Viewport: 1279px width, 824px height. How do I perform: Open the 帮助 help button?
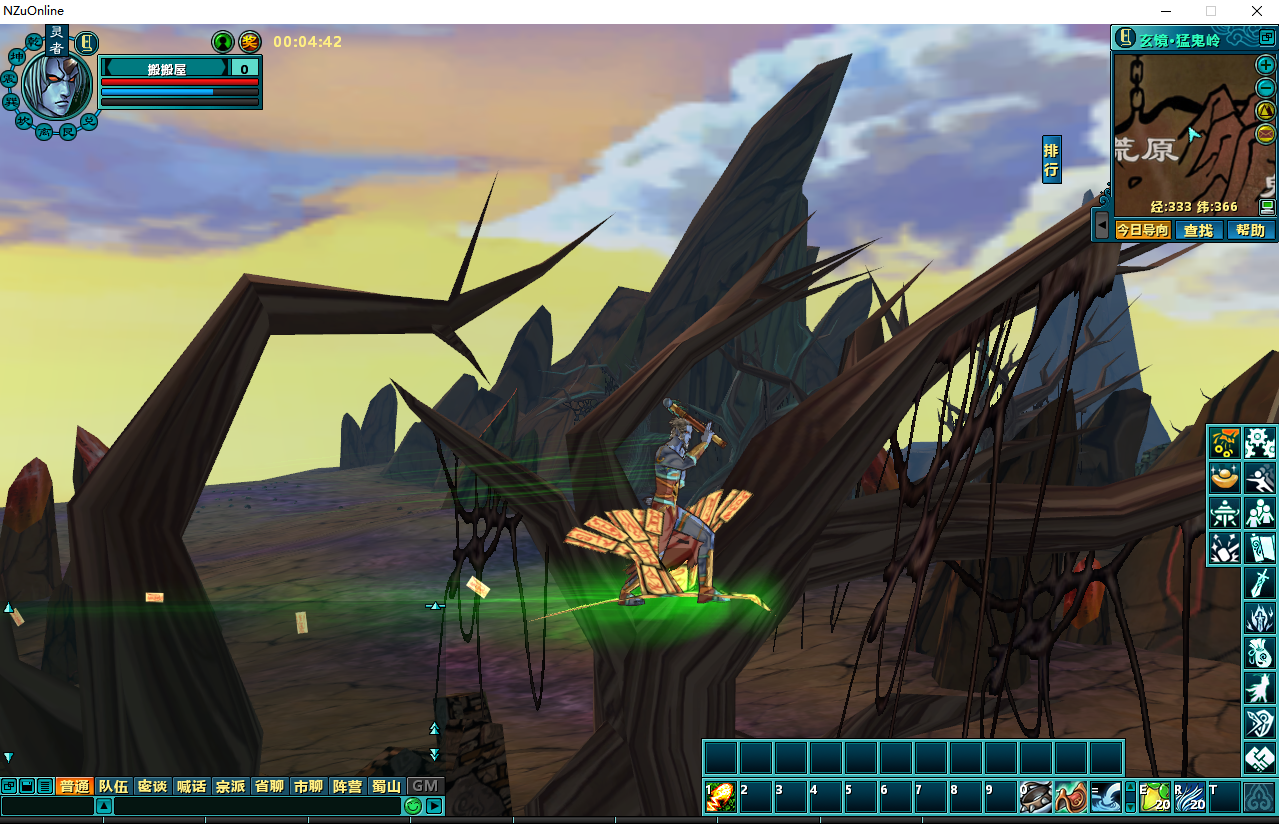[1250, 230]
